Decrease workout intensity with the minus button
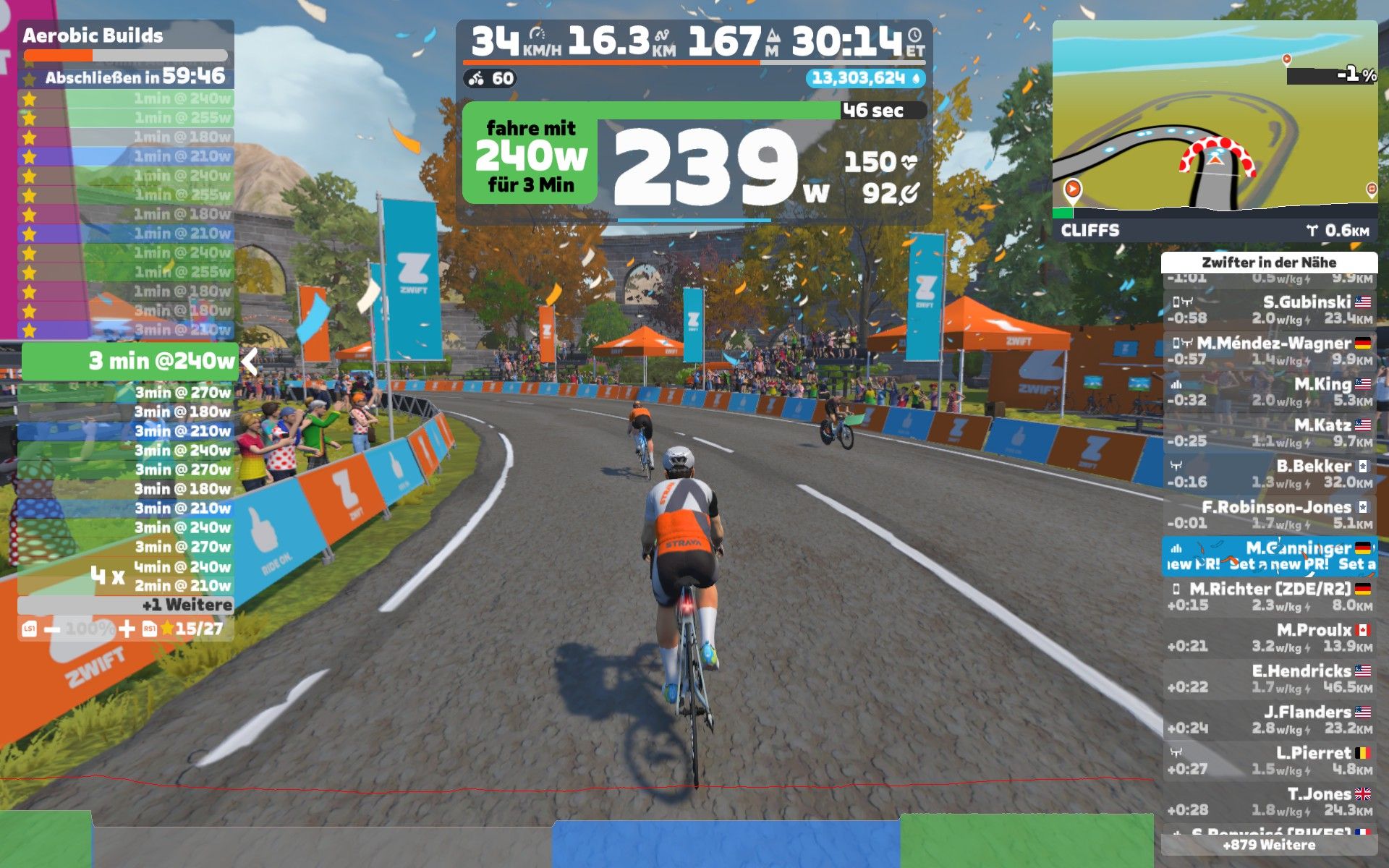 (52, 629)
